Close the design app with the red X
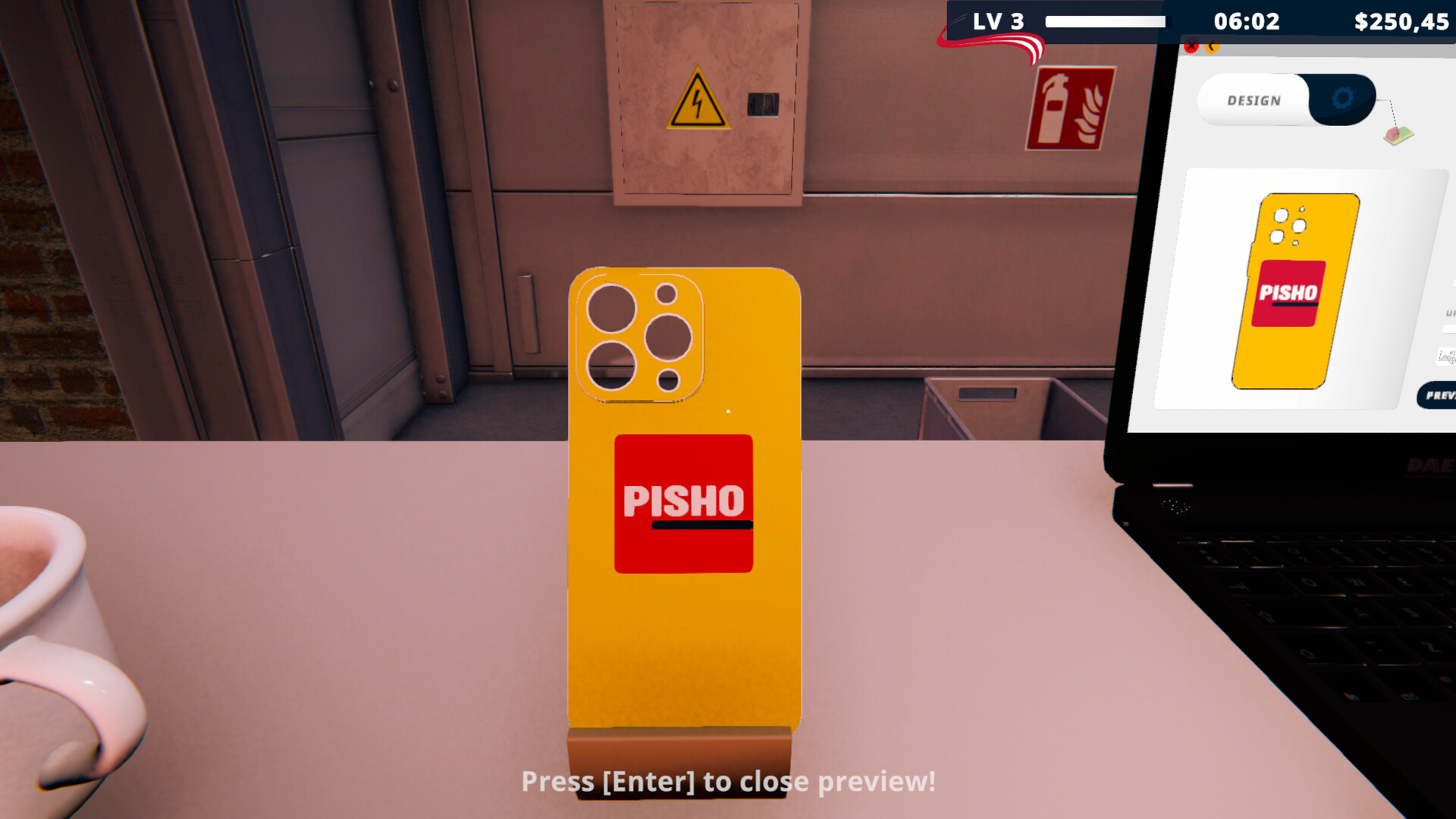 pyautogui.click(x=1192, y=46)
